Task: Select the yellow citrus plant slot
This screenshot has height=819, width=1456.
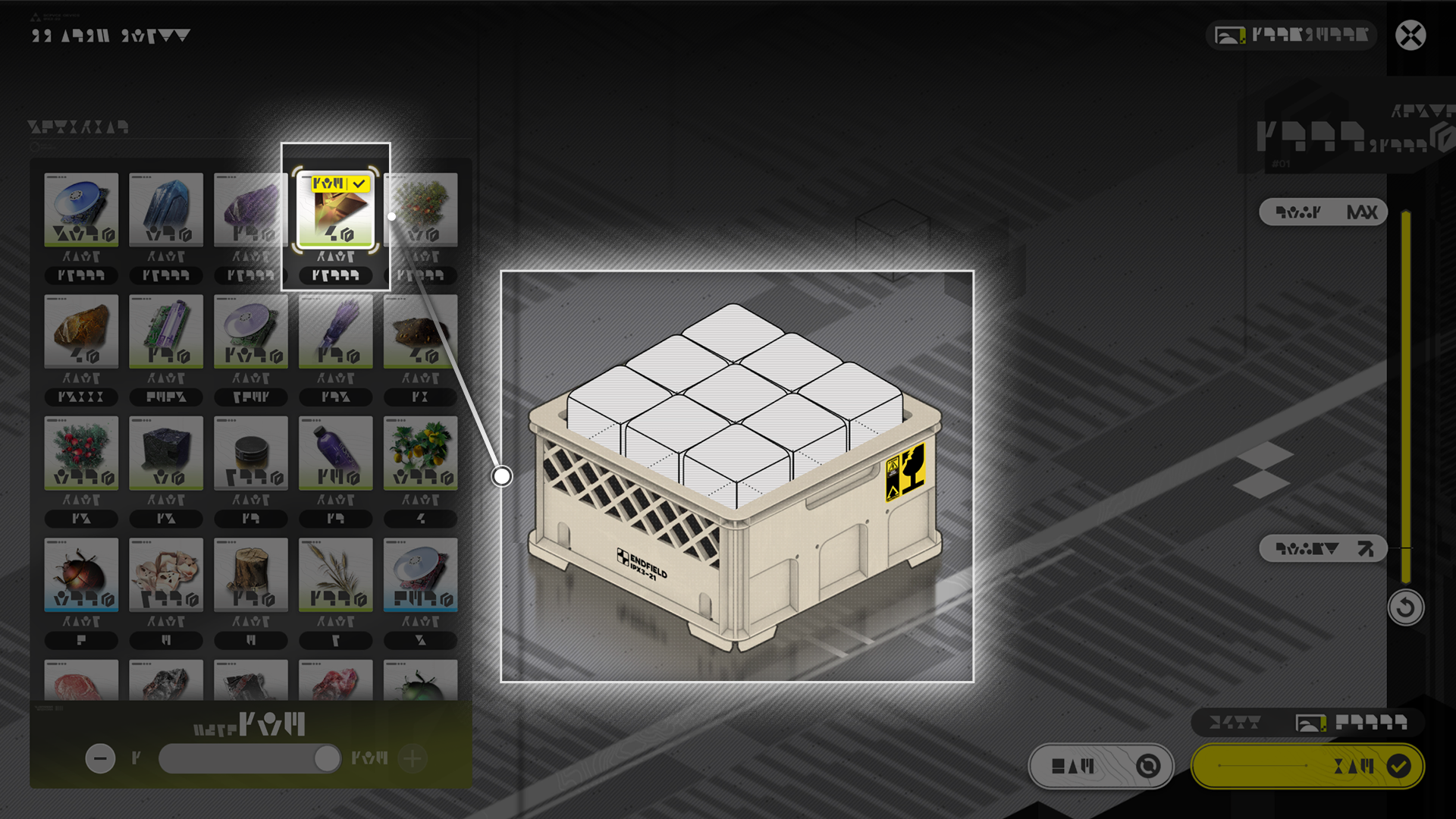Action: [x=420, y=453]
